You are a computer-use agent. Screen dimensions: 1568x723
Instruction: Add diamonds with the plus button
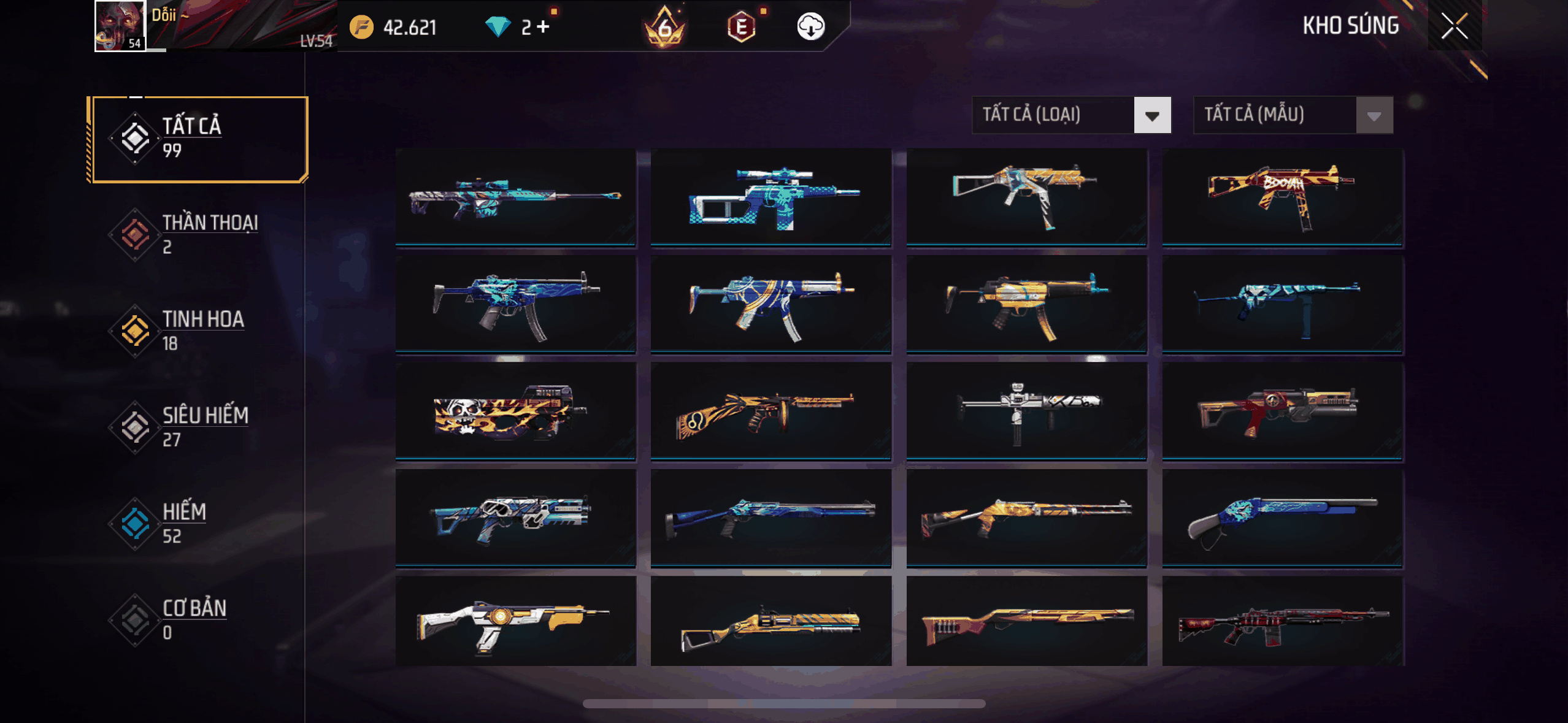(543, 26)
